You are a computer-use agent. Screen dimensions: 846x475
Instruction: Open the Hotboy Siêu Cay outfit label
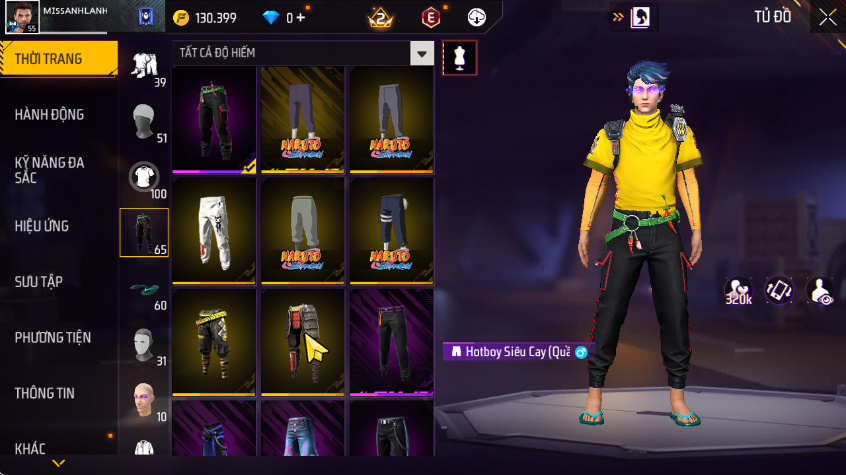516,352
